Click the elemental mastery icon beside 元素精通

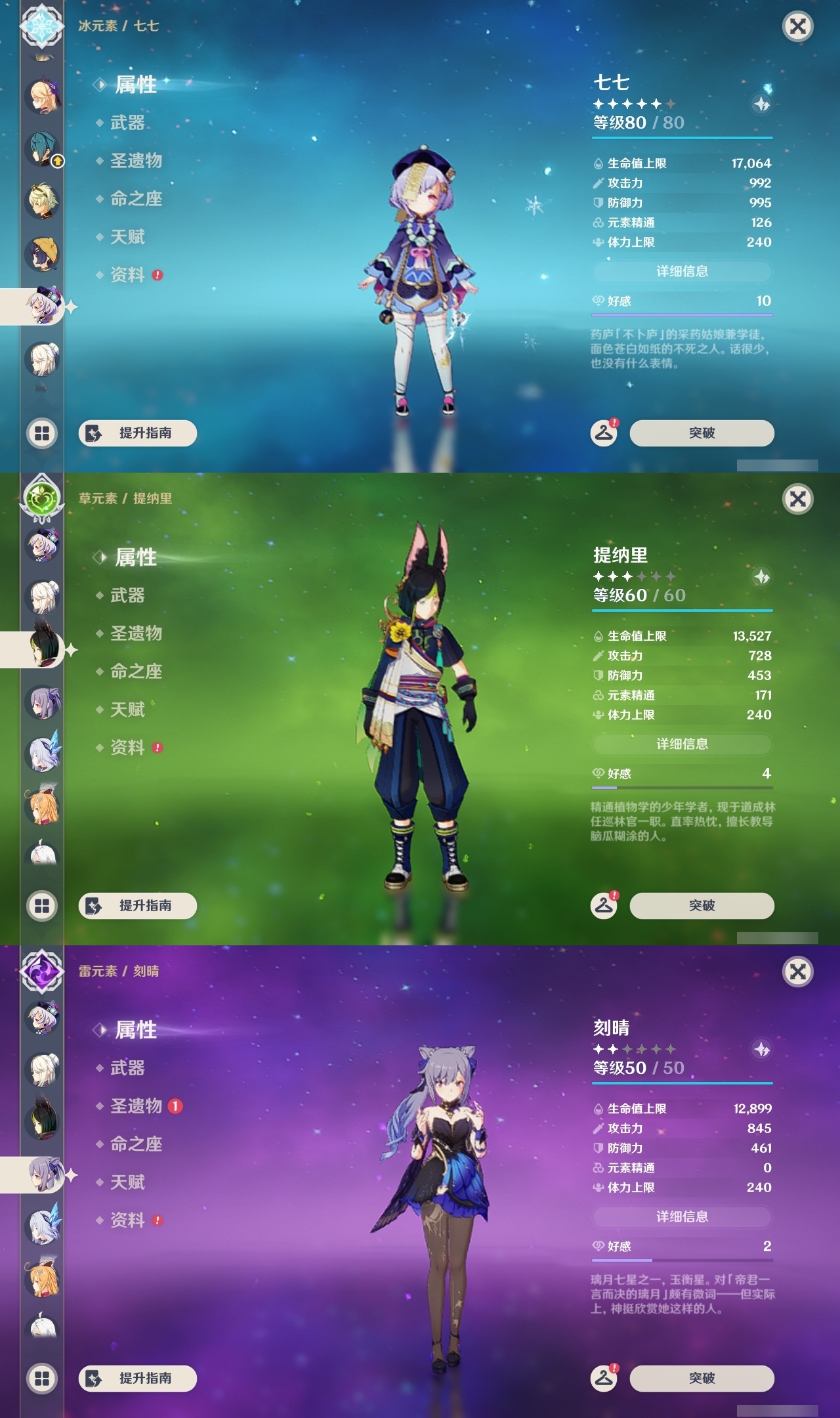point(598,223)
